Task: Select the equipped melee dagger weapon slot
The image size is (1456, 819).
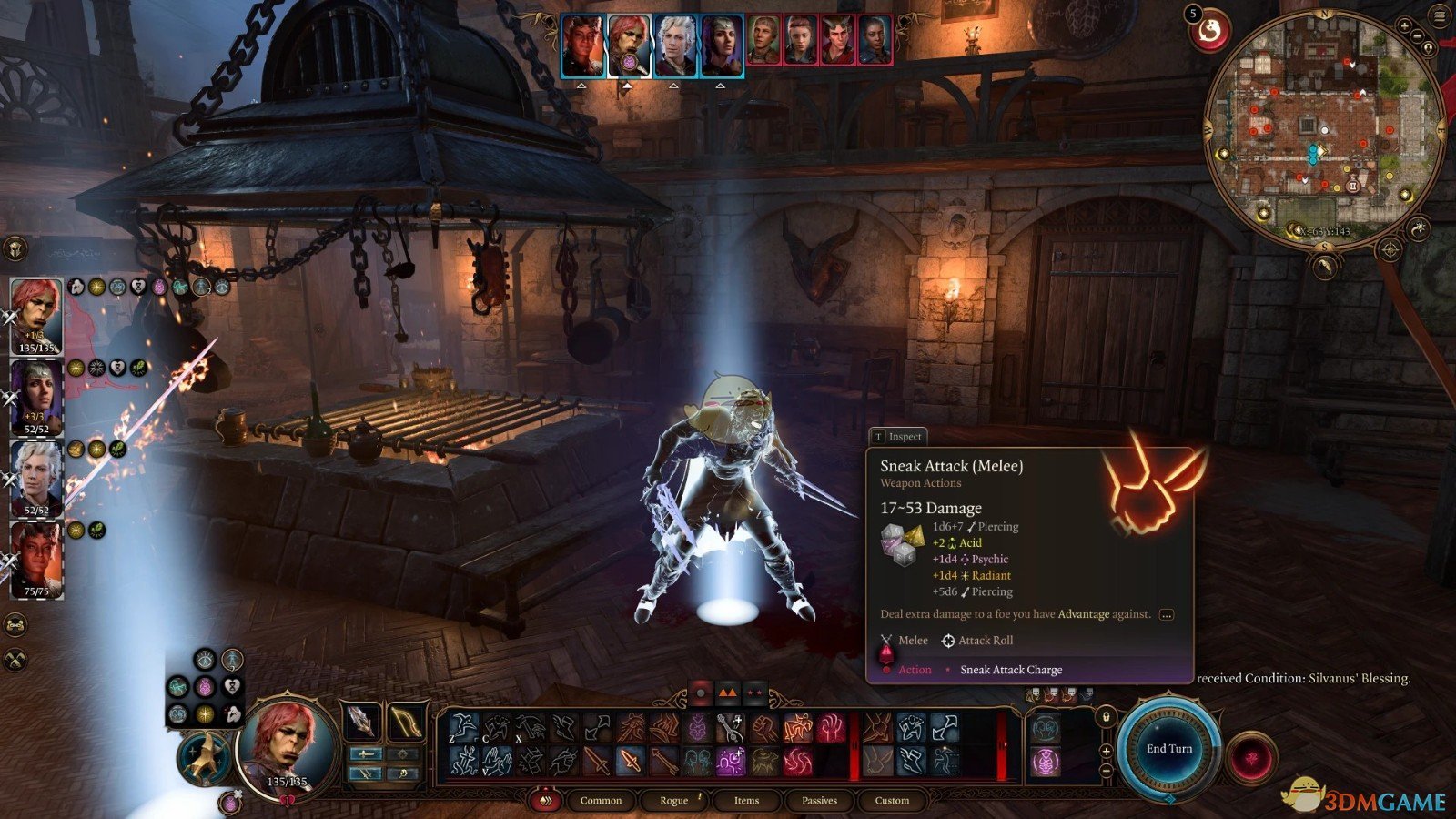Action: tap(362, 722)
